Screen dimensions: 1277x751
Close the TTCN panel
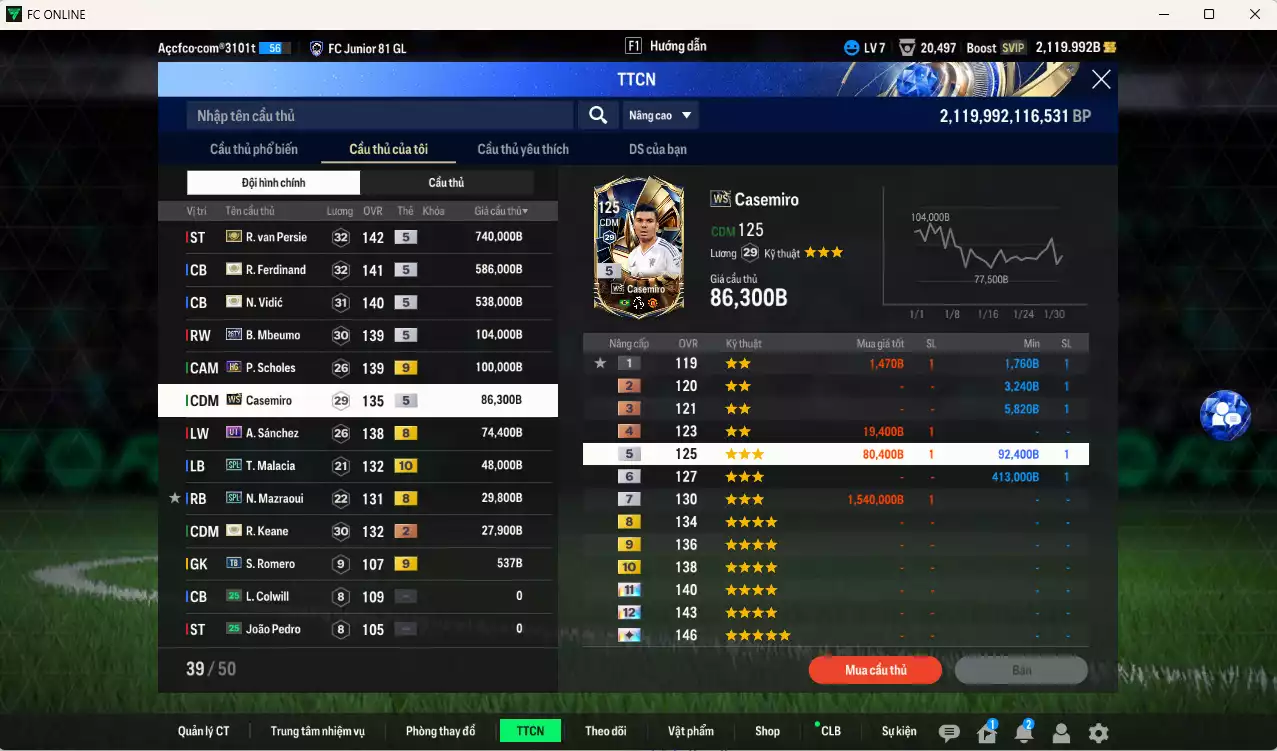1100,80
